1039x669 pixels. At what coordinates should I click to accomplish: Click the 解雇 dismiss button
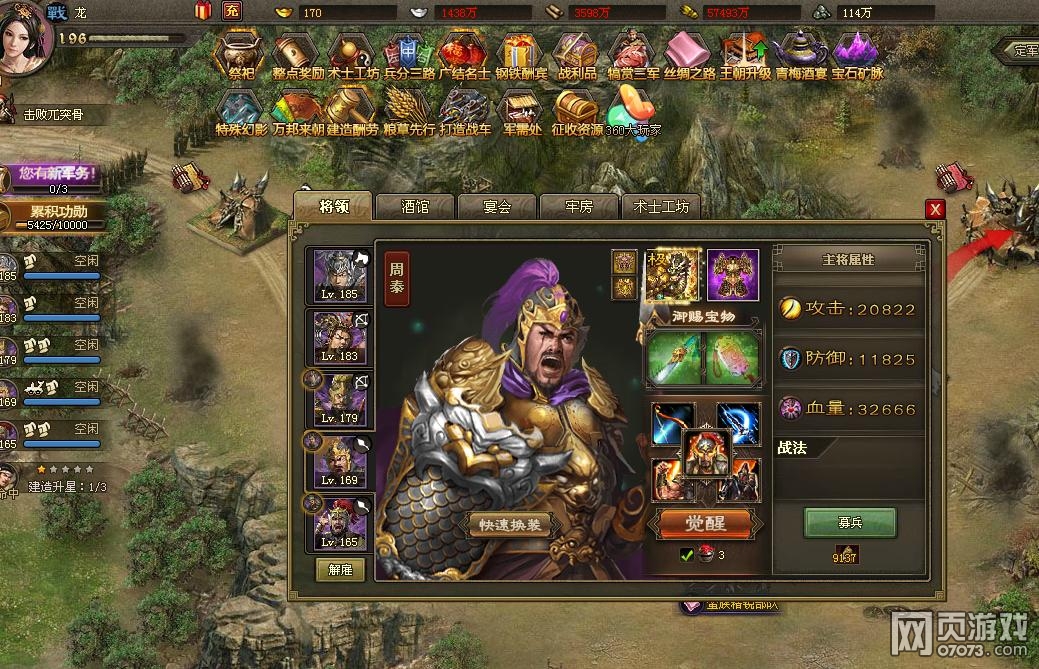pyautogui.click(x=340, y=569)
